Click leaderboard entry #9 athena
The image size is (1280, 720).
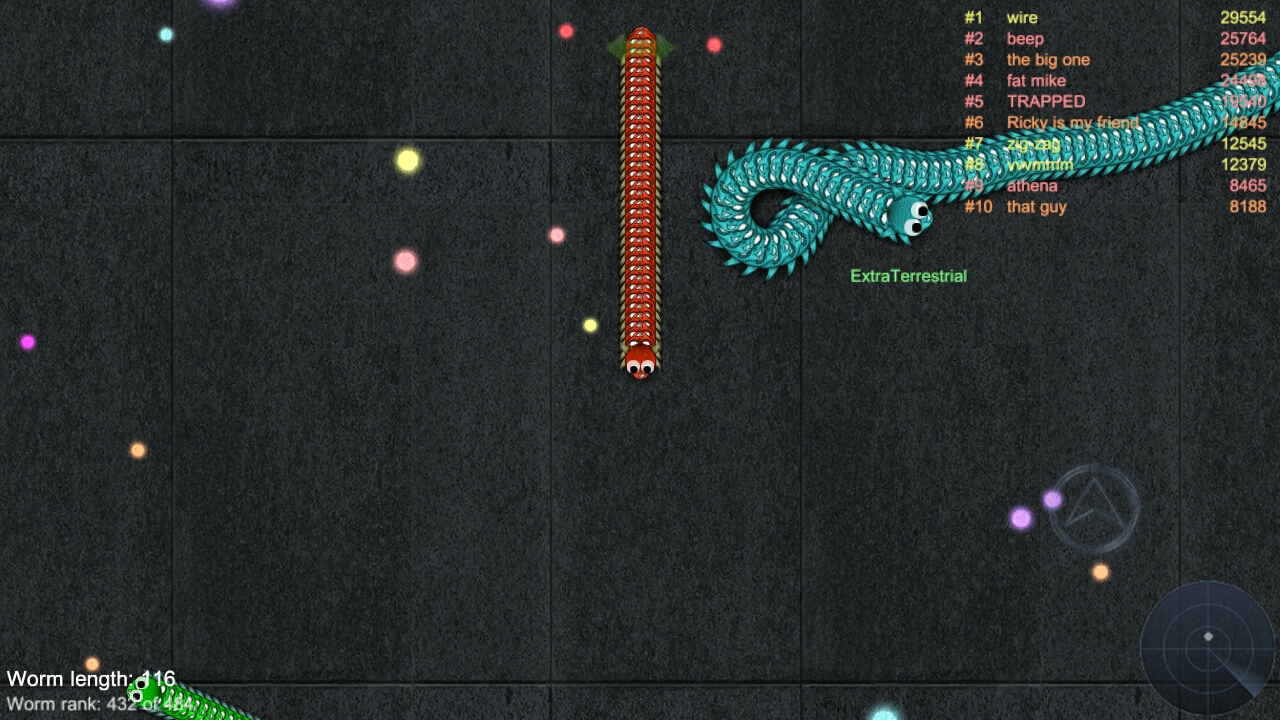pyautogui.click(x=1031, y=185)
